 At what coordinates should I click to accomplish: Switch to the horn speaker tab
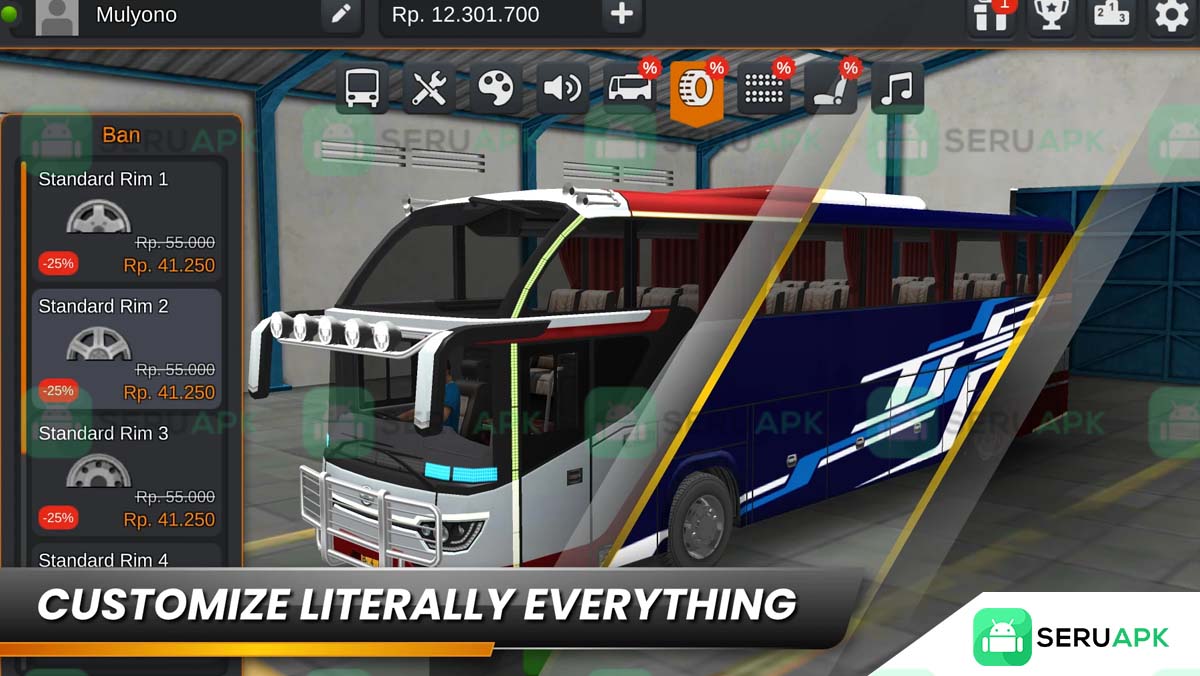click(x=562, y=89)
